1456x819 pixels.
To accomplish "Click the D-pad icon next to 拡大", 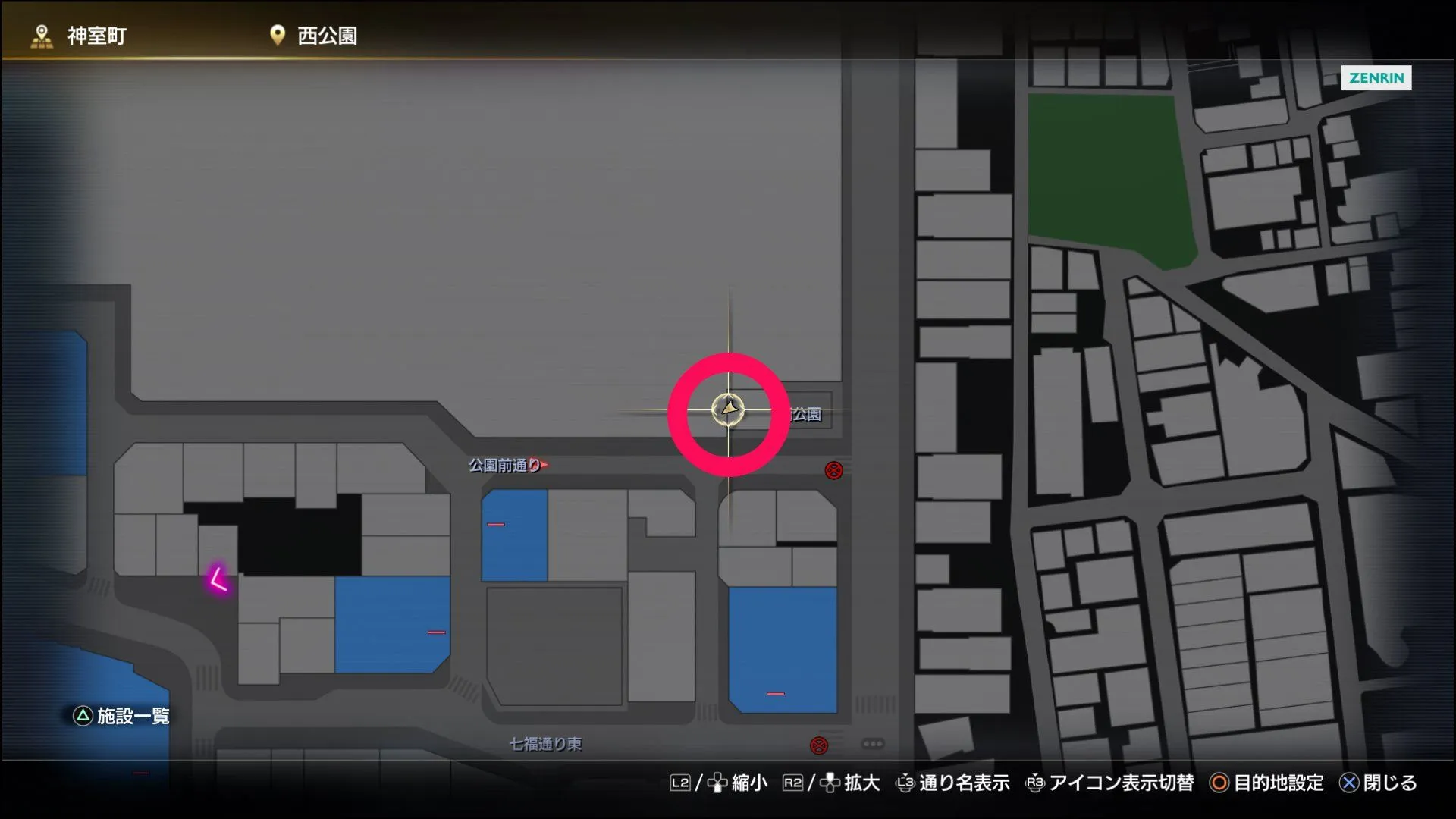I will (x=830, y=782).
